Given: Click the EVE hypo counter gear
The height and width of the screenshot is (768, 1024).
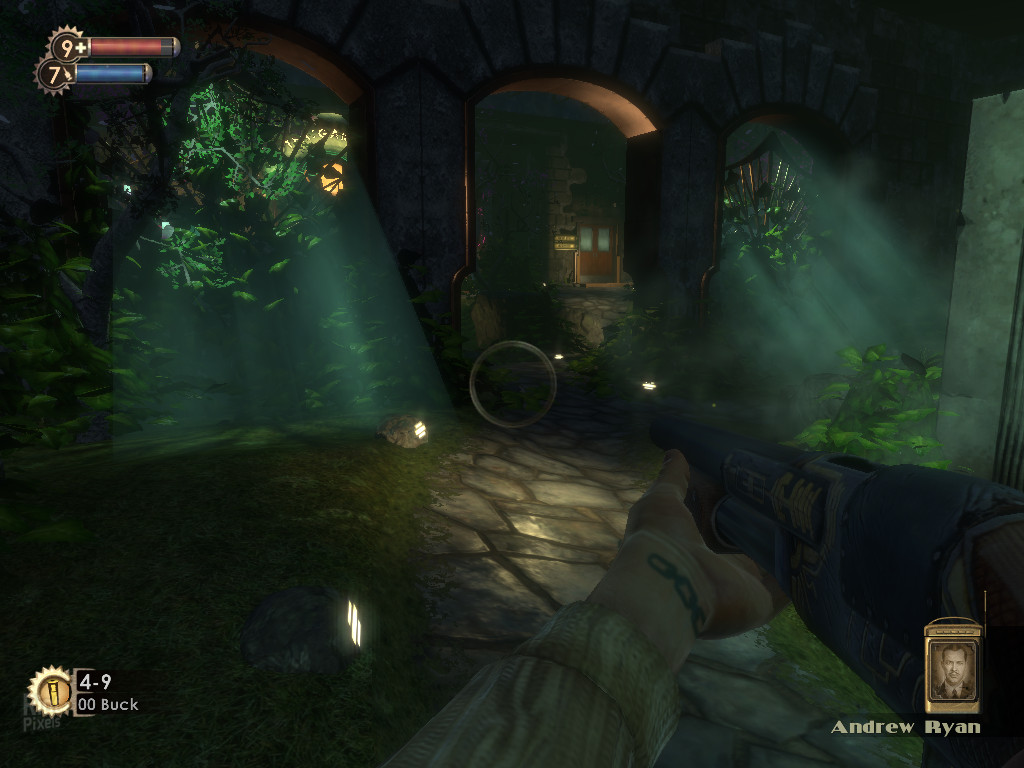Looking at the screenshot, I should click(x=55, y=74).
